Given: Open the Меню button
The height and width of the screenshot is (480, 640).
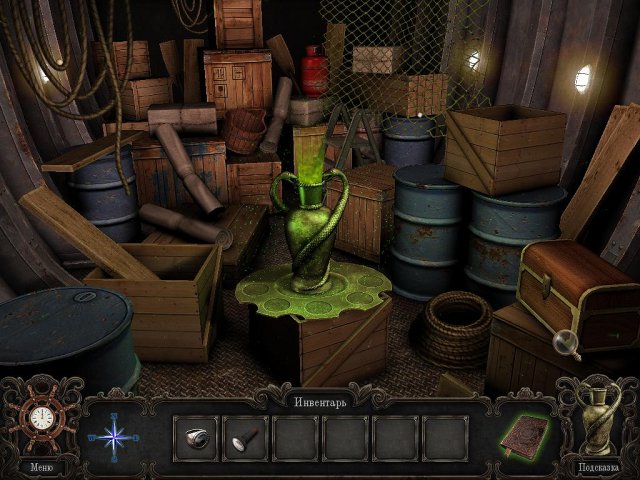Looking at the screenshot, I should [41, 466].
